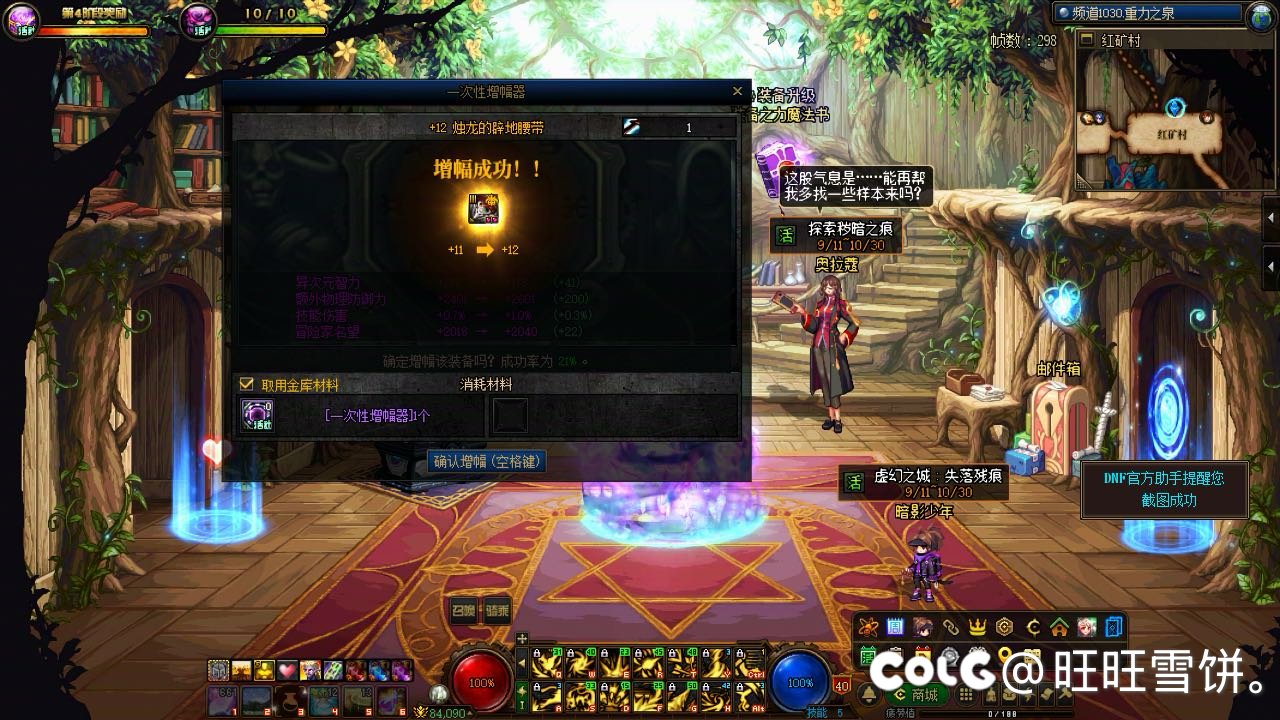
Task: Click the pink heart buff icon
Action: [287, 670]
